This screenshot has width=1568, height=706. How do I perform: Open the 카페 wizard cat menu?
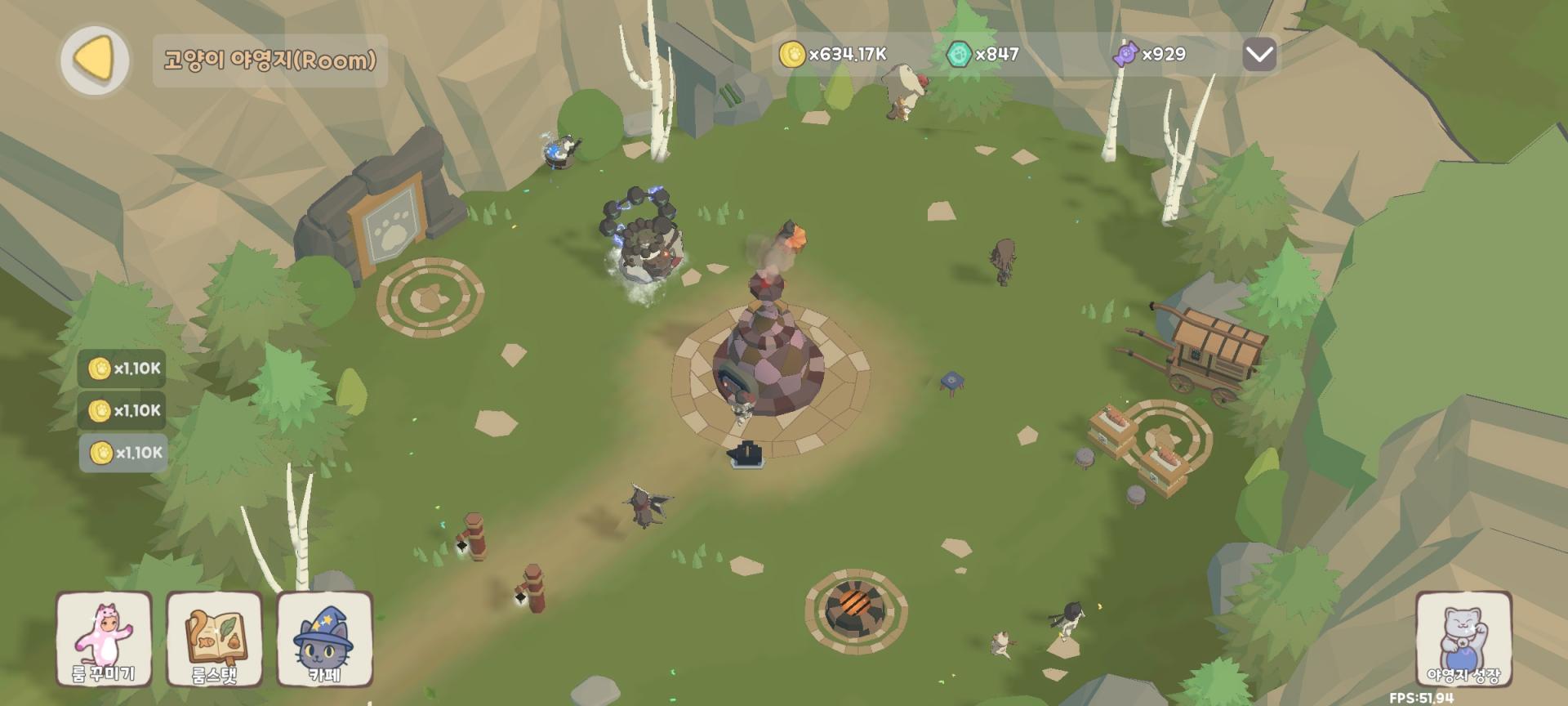[x=325, y=639]
